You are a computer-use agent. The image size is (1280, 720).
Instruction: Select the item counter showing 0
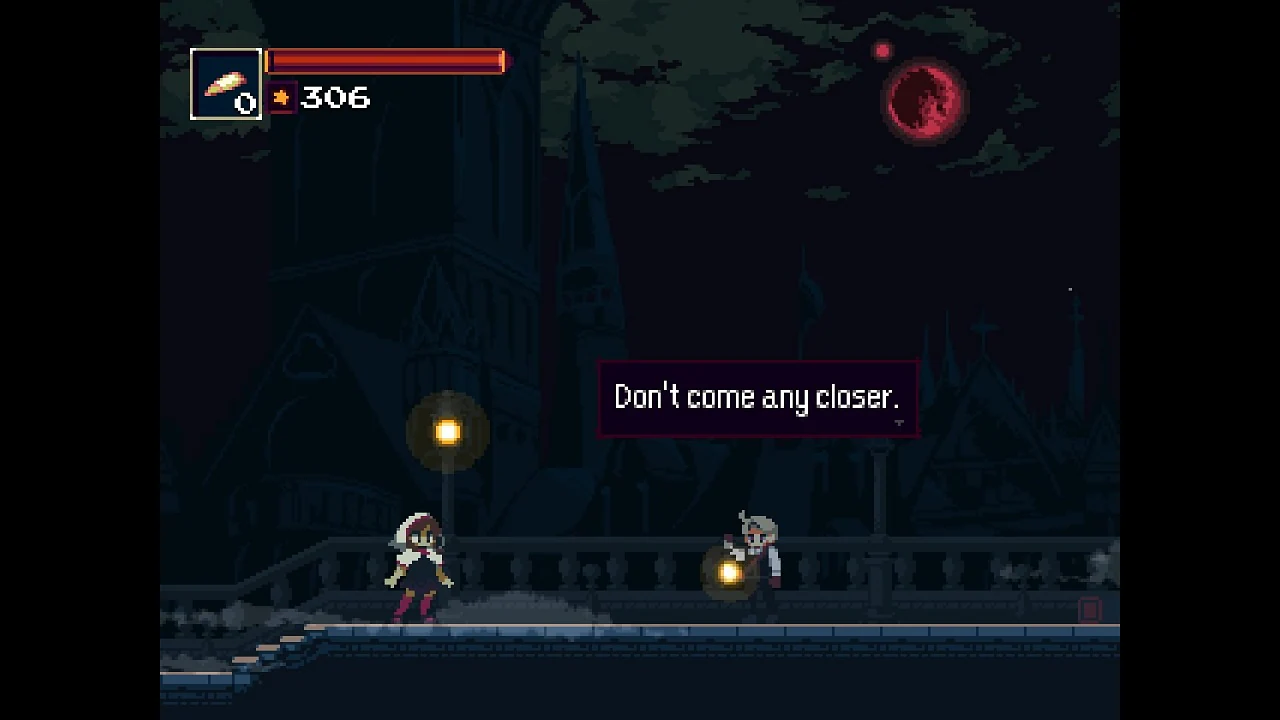point(243,101)
